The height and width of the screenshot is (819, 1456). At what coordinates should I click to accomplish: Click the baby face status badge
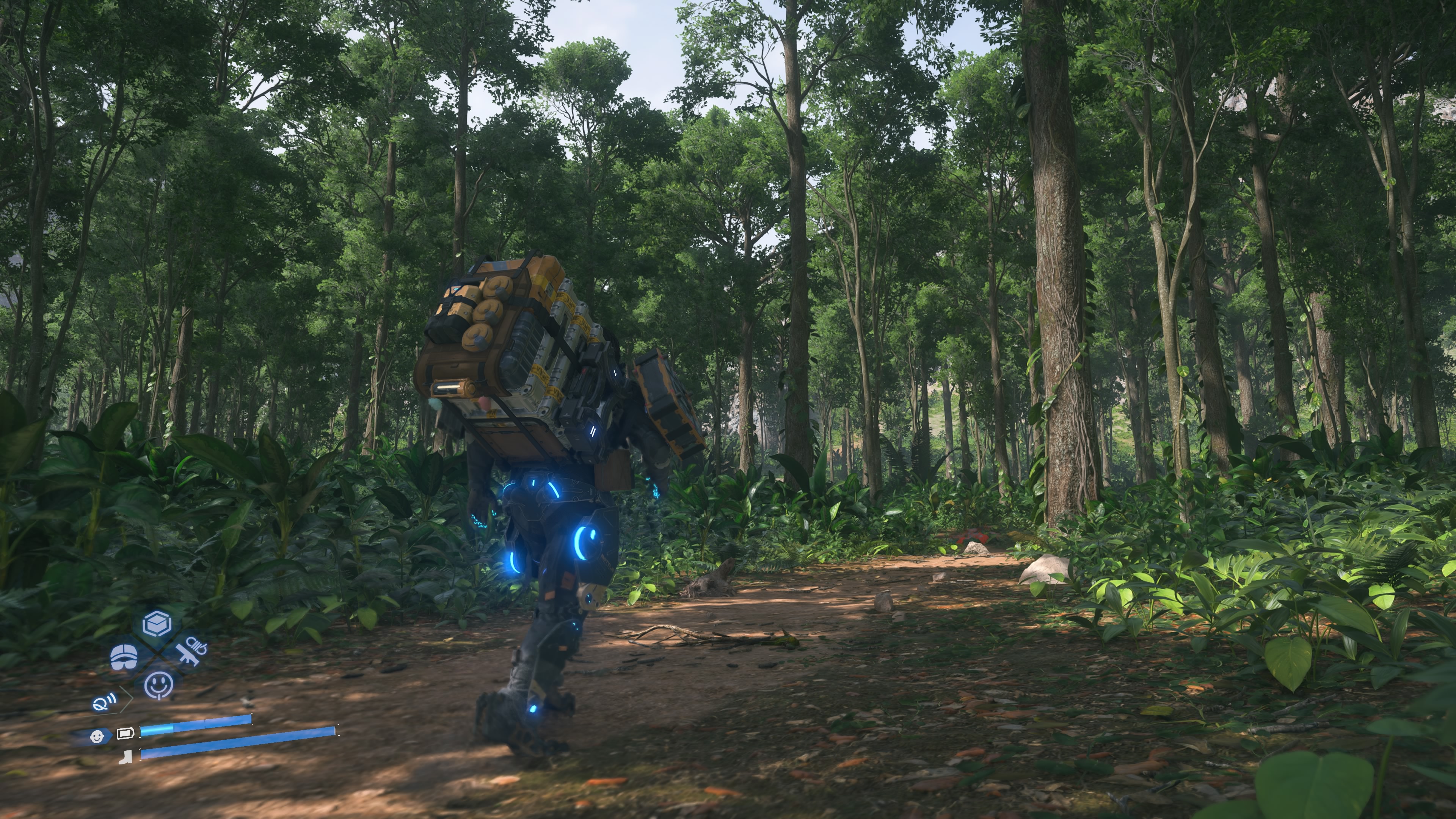click(x=97, y=736)
